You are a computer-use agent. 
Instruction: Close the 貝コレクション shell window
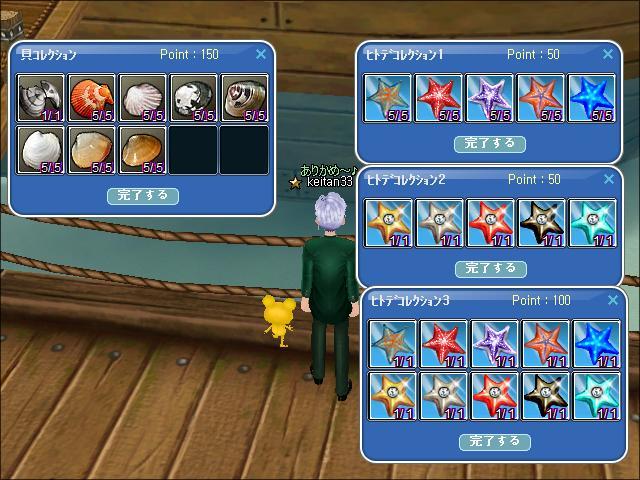tap(261, 54)
